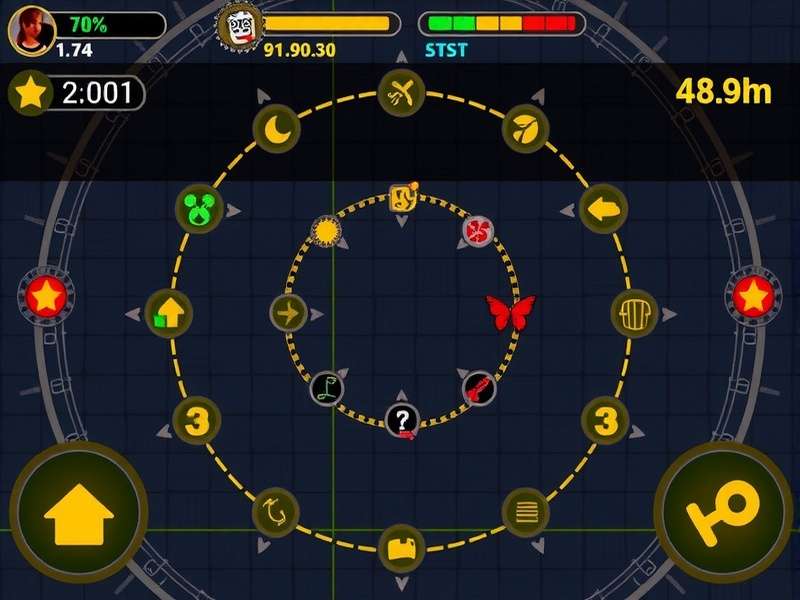
Task: Select the green three-circle icon
Action: (199, 210)
